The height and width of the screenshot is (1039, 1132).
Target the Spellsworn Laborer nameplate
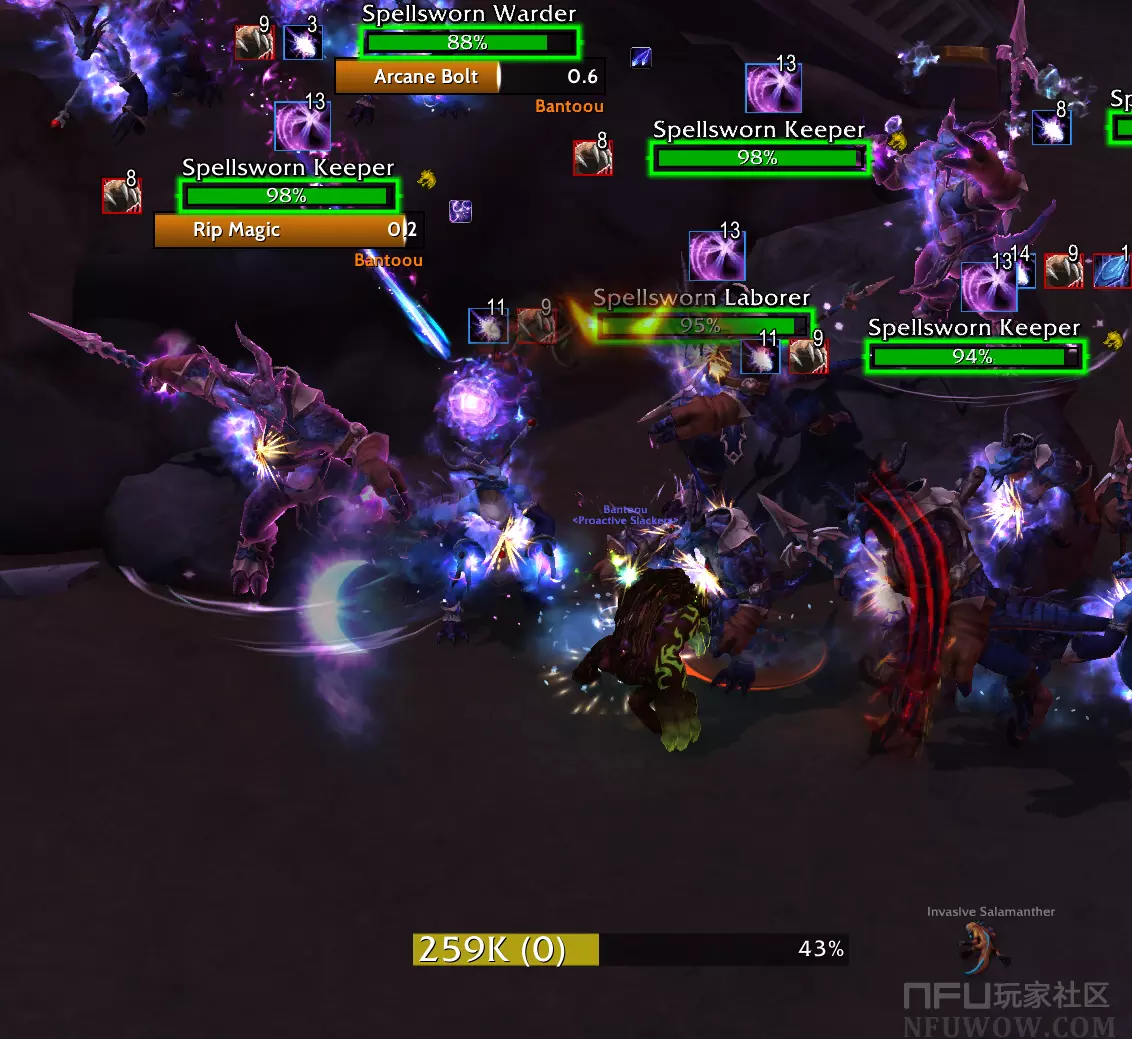click(701, 325)
